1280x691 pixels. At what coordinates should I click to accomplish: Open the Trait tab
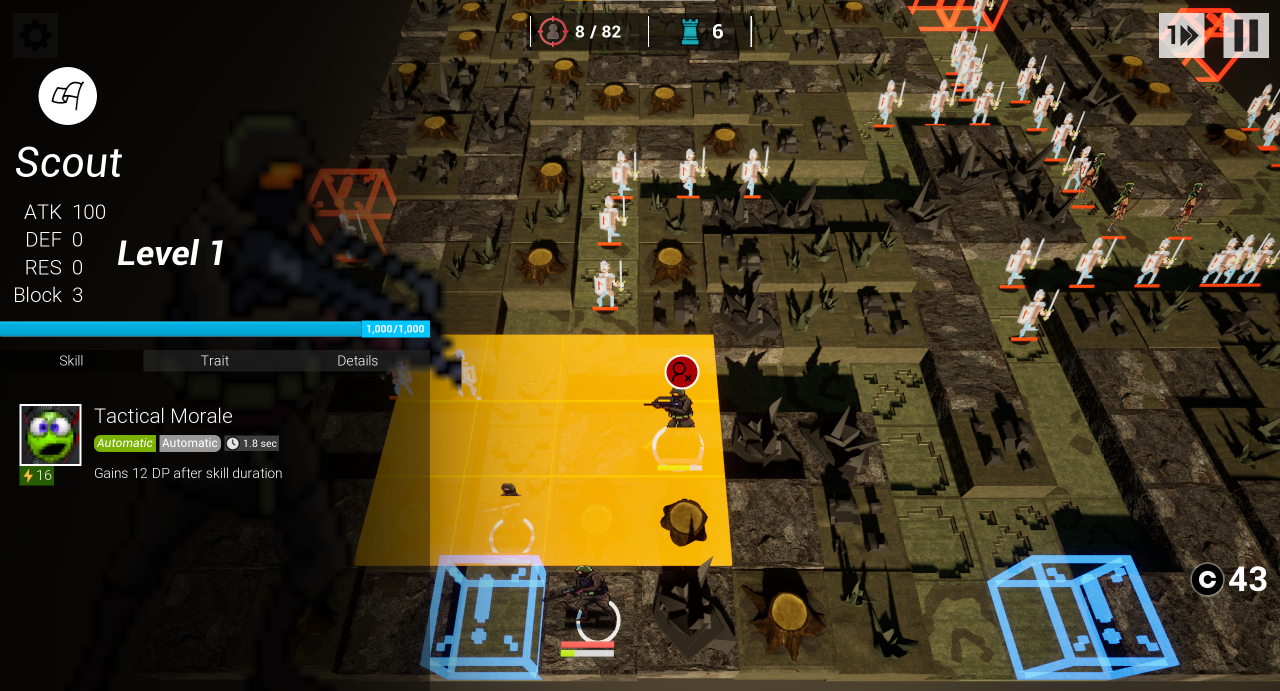(215, 361)
